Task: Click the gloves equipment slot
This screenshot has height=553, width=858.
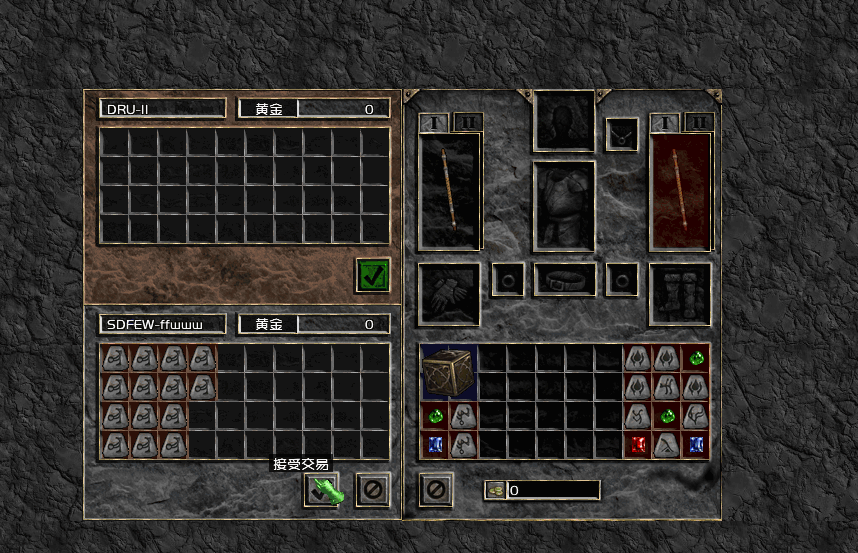Action: click(x=449, y=294)
